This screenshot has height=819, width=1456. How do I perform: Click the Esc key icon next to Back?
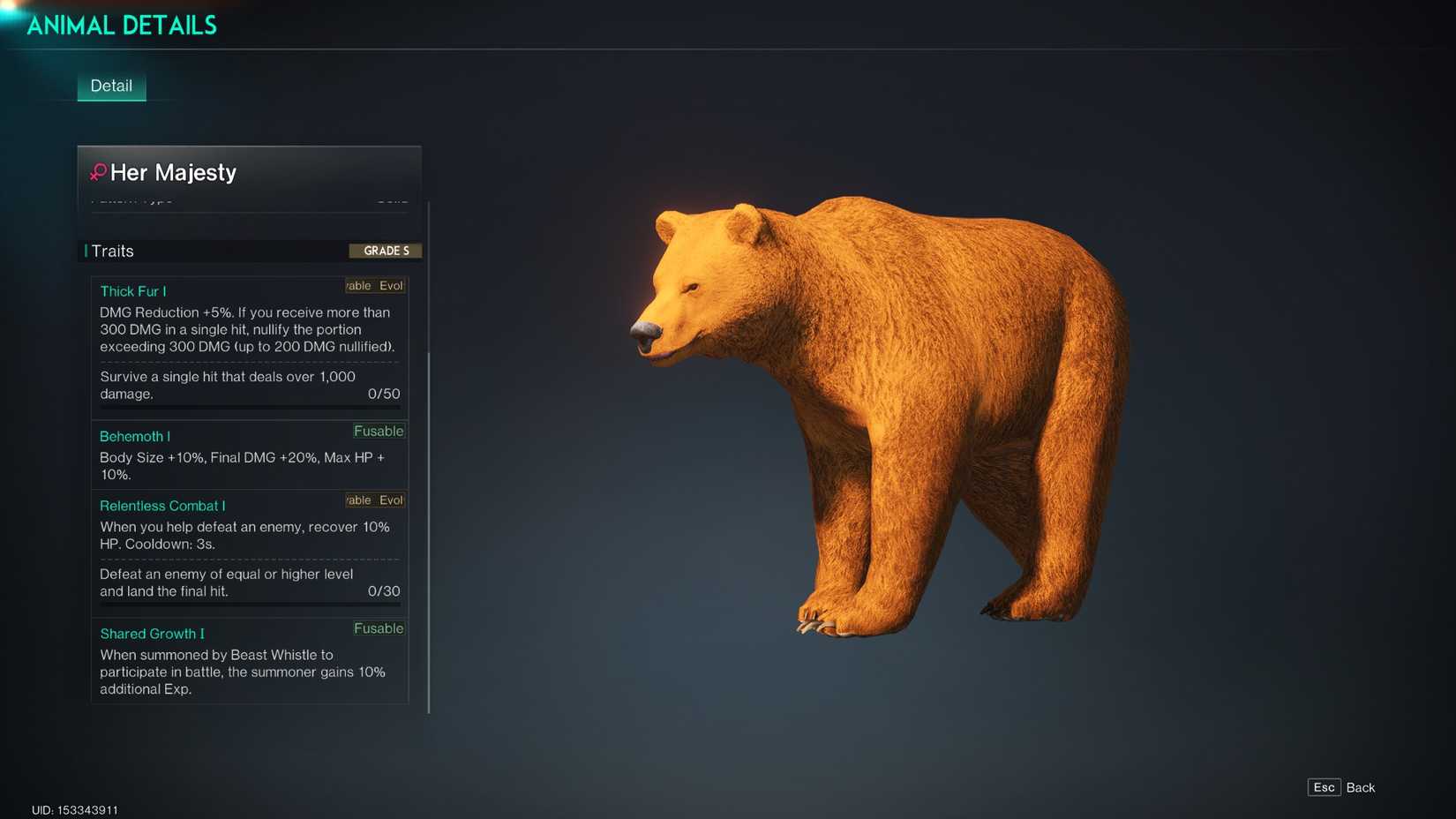(1324, 786)
